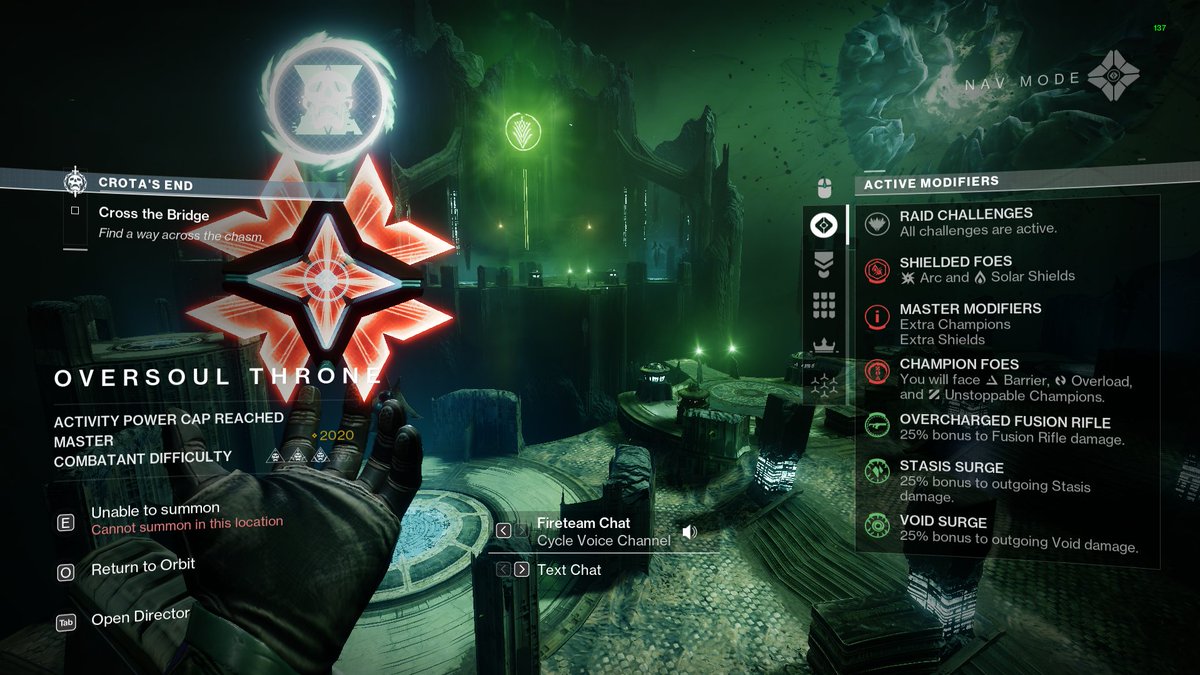Click the Open Director option
Image resolution: width=1200 pixels, height=675 pixels.
[140, 615]
